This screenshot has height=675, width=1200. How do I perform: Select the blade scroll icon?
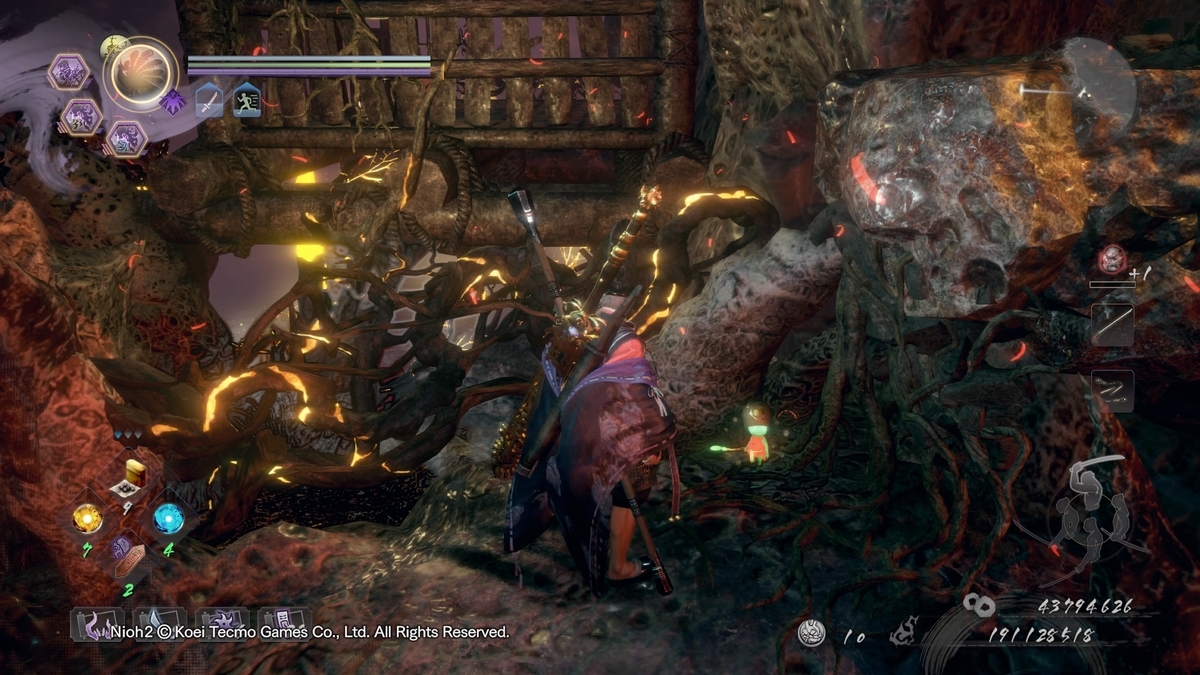point(158,625)
